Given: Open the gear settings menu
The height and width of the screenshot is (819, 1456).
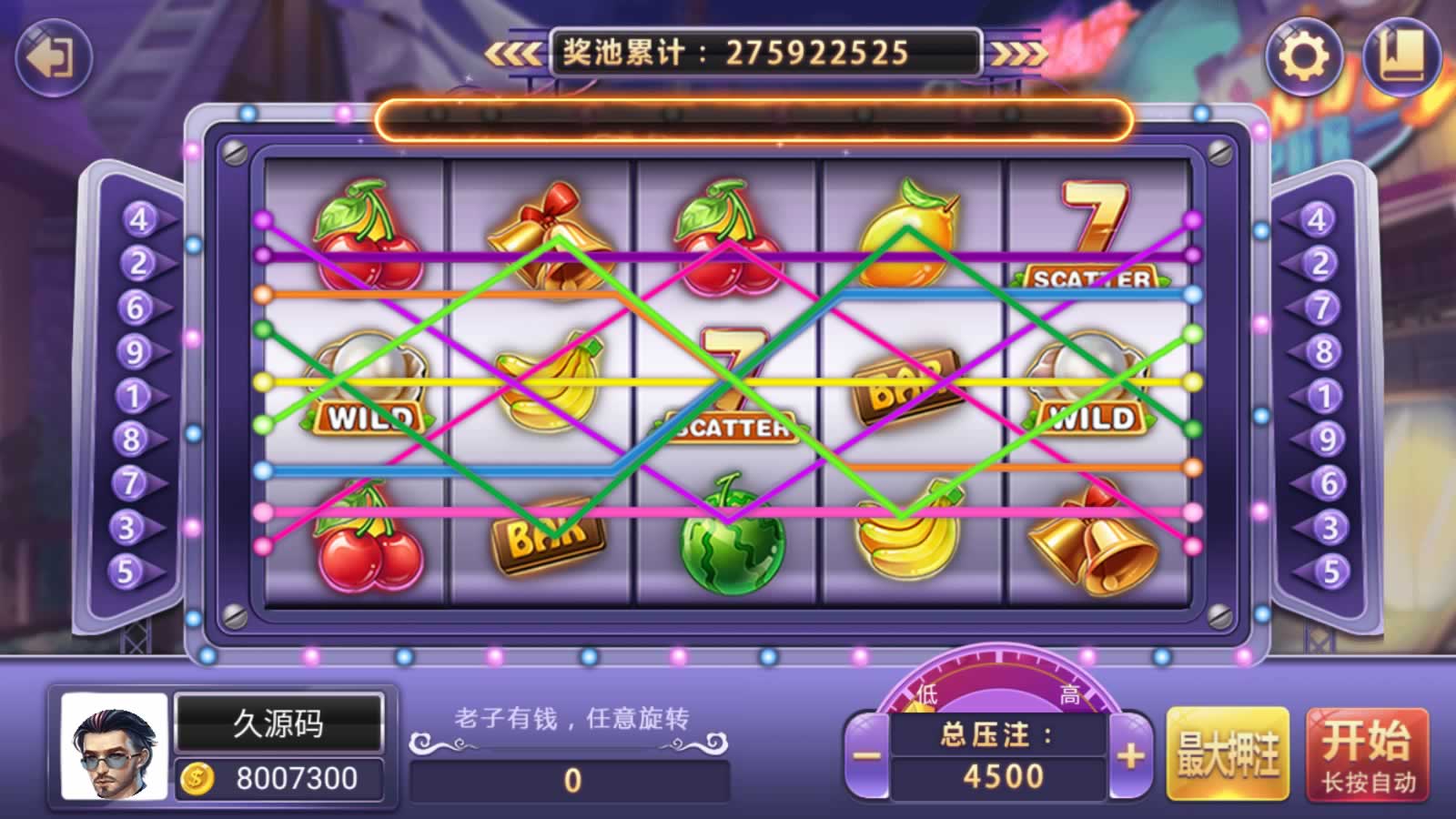Looking at the screenshot, I should 1304,56.
